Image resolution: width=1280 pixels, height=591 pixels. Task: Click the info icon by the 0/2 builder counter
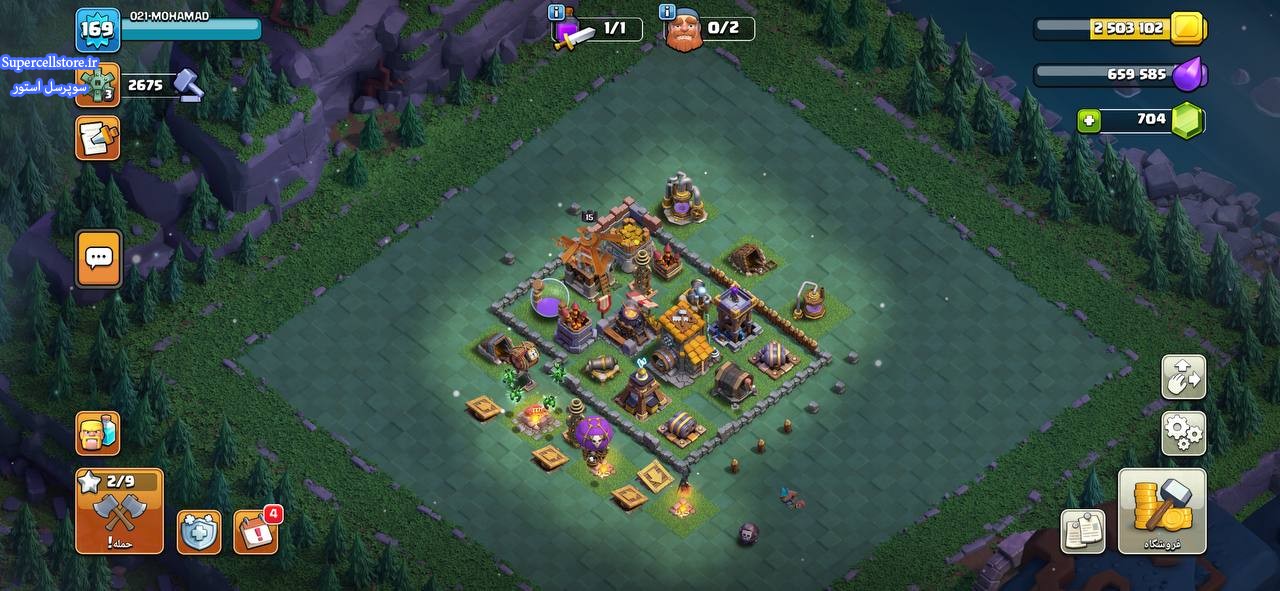pos(667,12)
